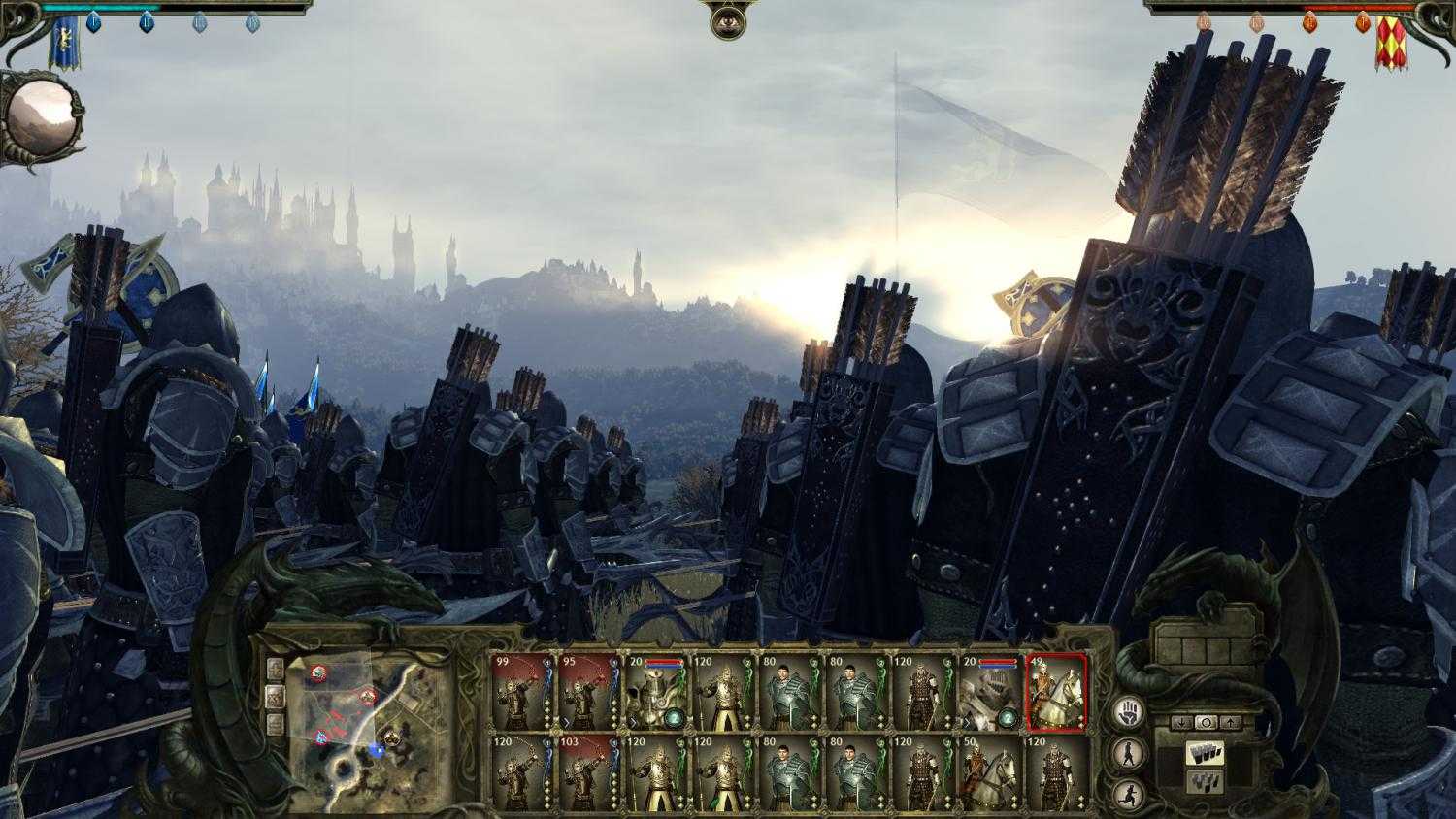Screen dimensions: 1456x819
Task: Click the upward arrow formation control
Action: [1231, 722]
